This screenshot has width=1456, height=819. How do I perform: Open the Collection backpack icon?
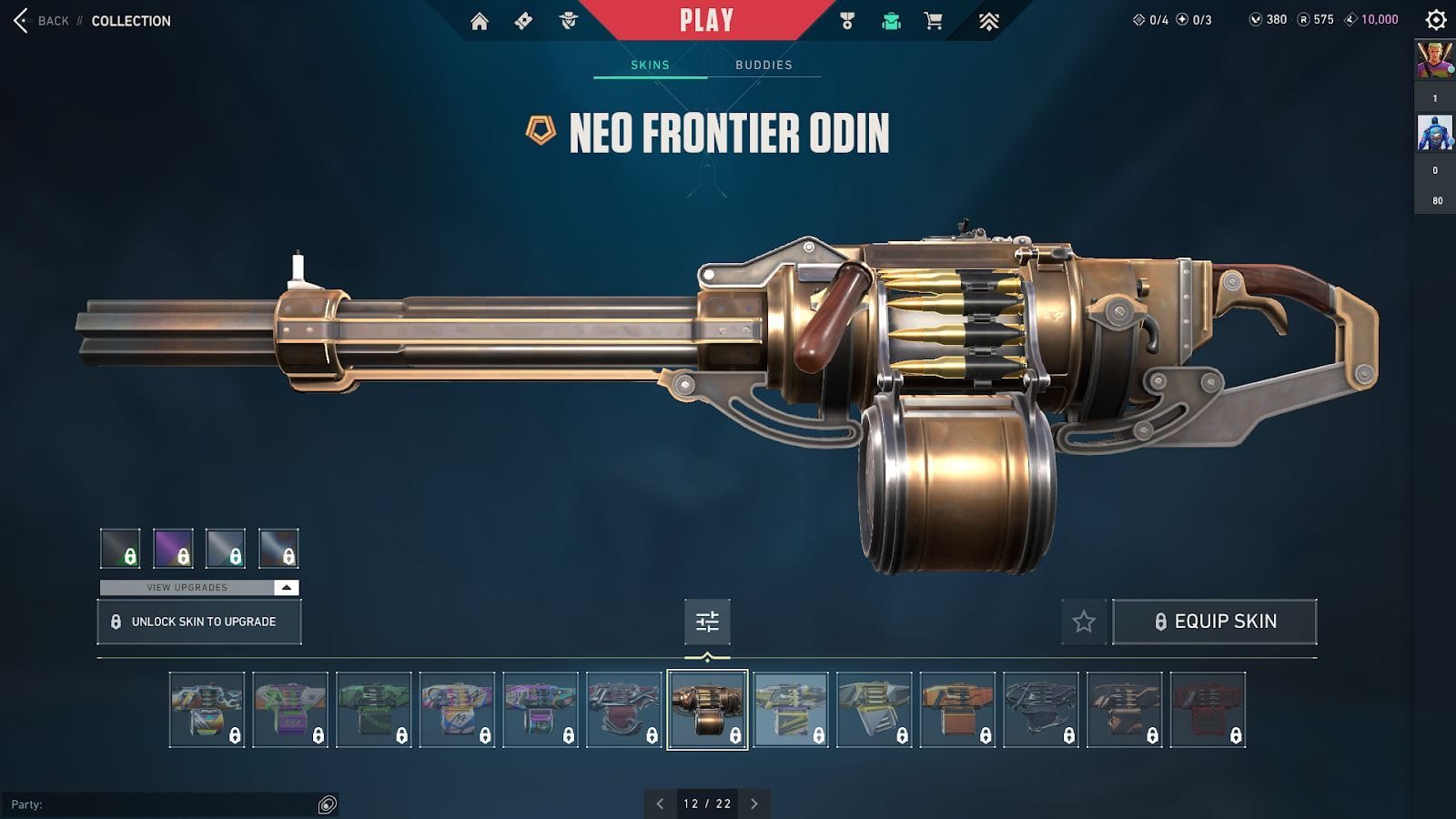(x=891, y=20)
